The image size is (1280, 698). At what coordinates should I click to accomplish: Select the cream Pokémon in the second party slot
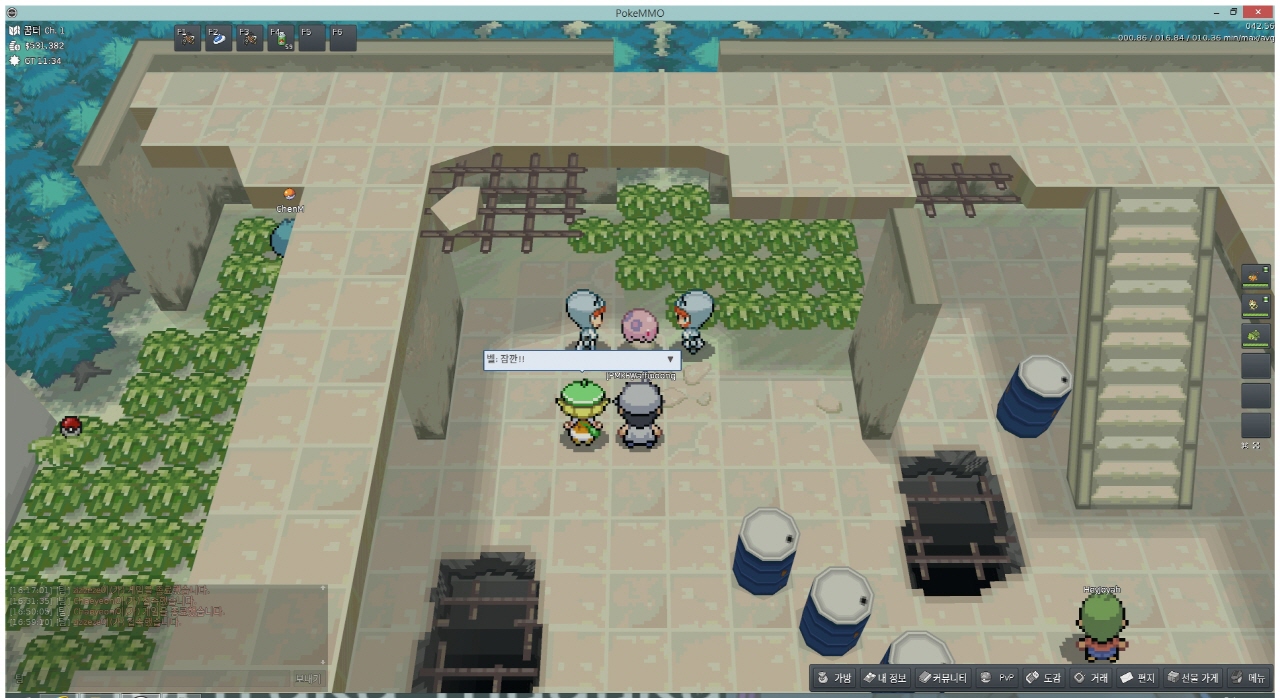(1255, 305)
